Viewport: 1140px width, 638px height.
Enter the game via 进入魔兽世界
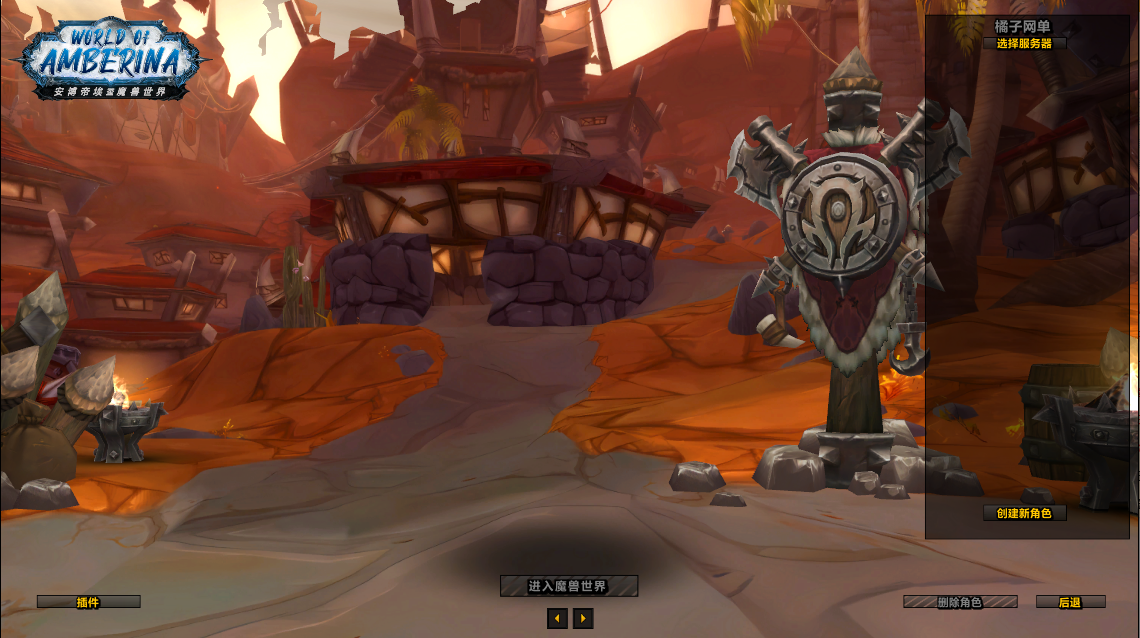[x=568, y=586]
